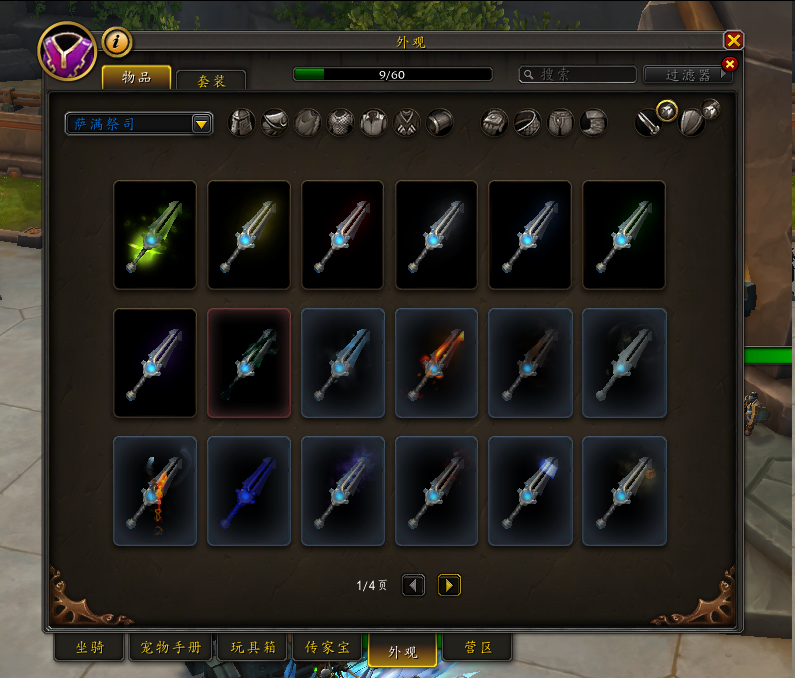The image size is (795, 678).
Task: Switch to the 营区 tab
Action: coord(476,648)
